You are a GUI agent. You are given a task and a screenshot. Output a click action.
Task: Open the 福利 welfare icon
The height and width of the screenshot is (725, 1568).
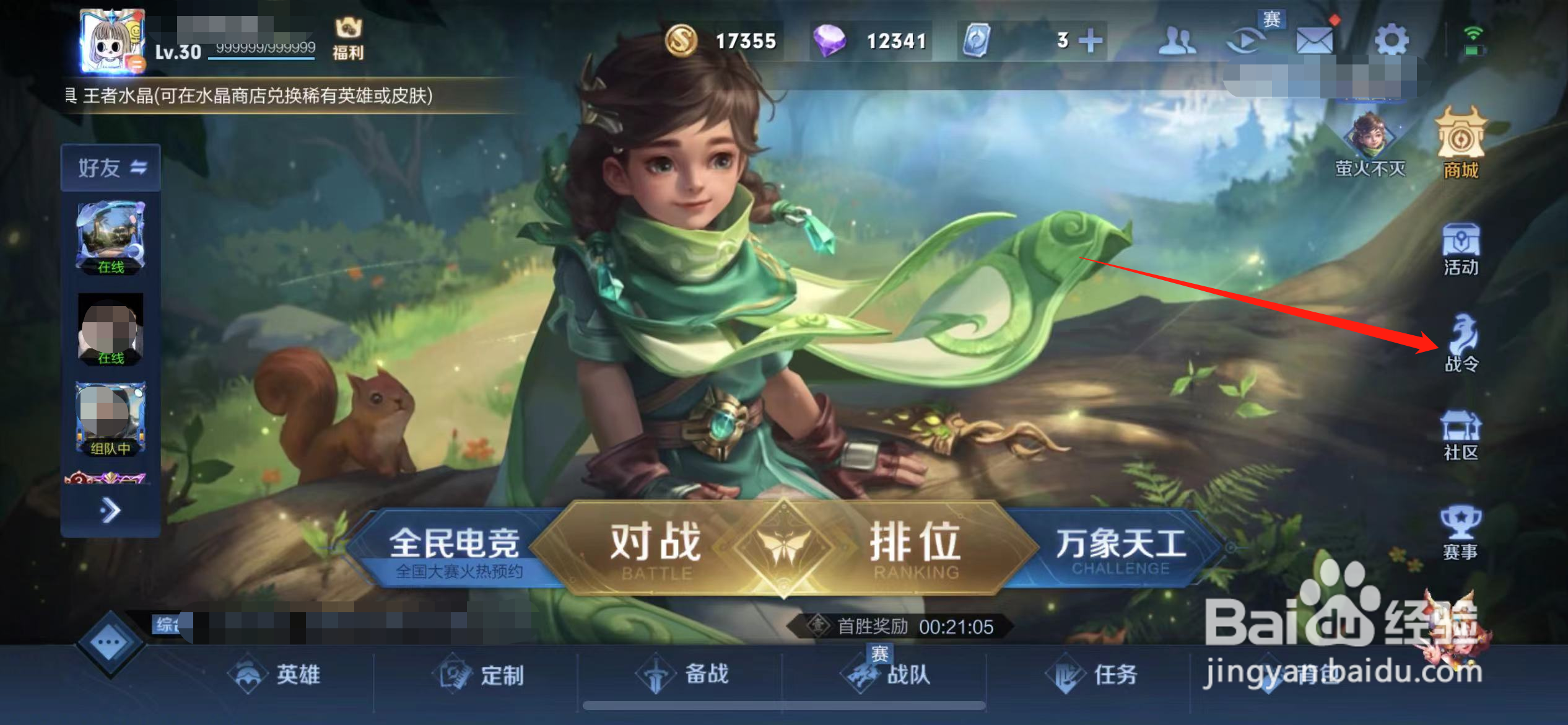(349, 38)
